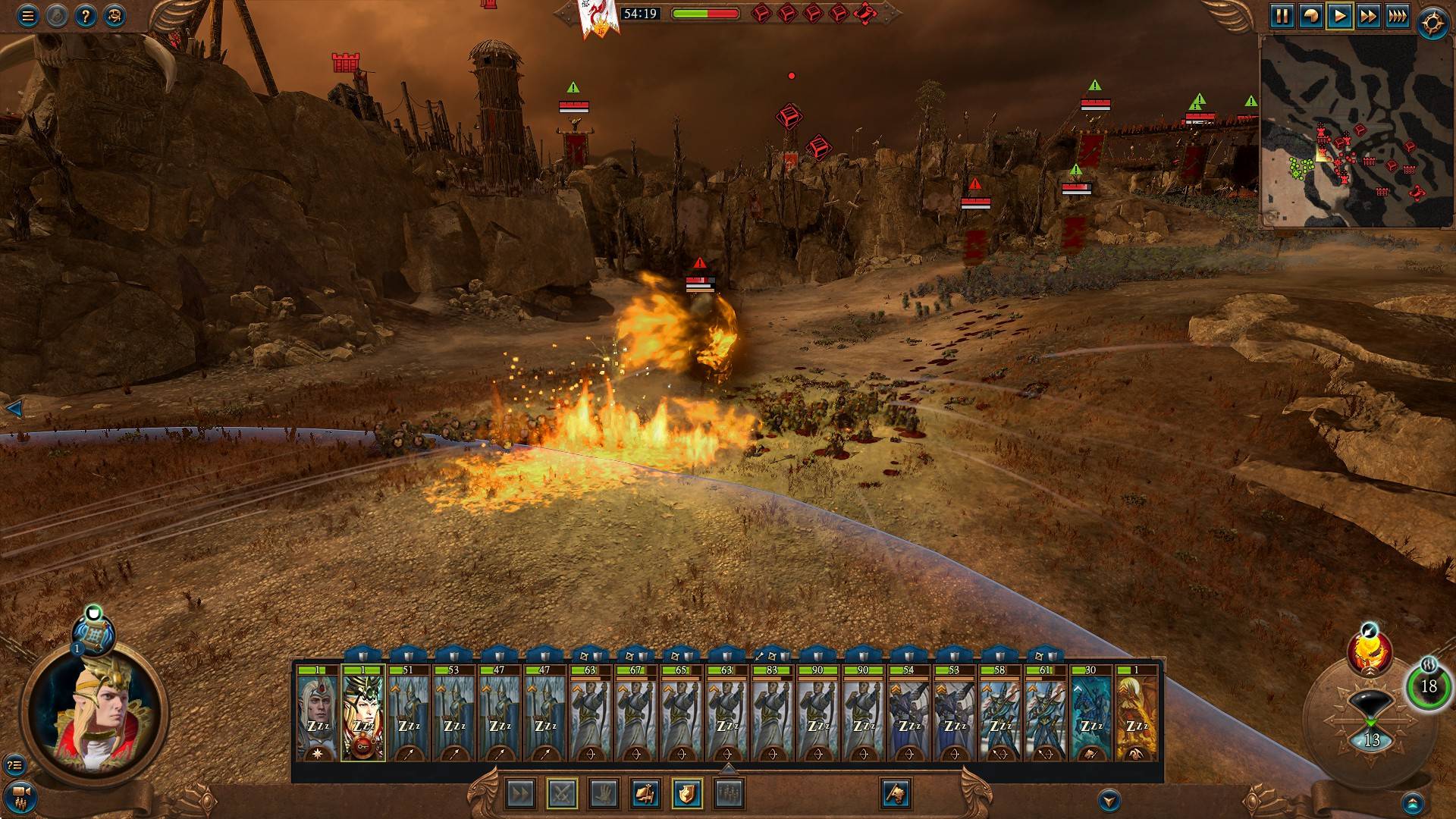Select the selected general's highlighted unit card
This screenshot has width=1456, height=819.
coord(363,713)
